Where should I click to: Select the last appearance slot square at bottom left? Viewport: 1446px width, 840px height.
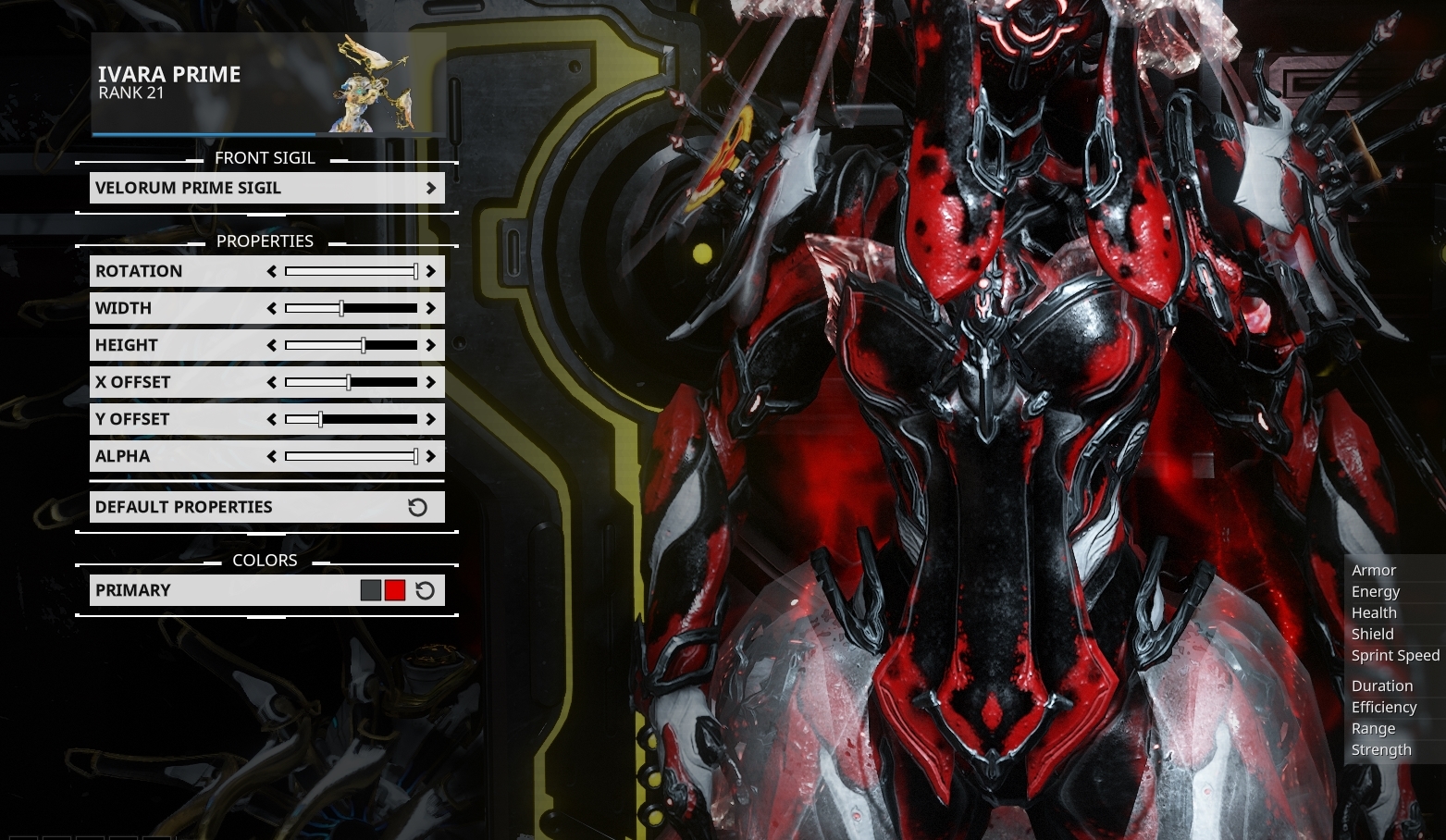(x=157, y=835)
